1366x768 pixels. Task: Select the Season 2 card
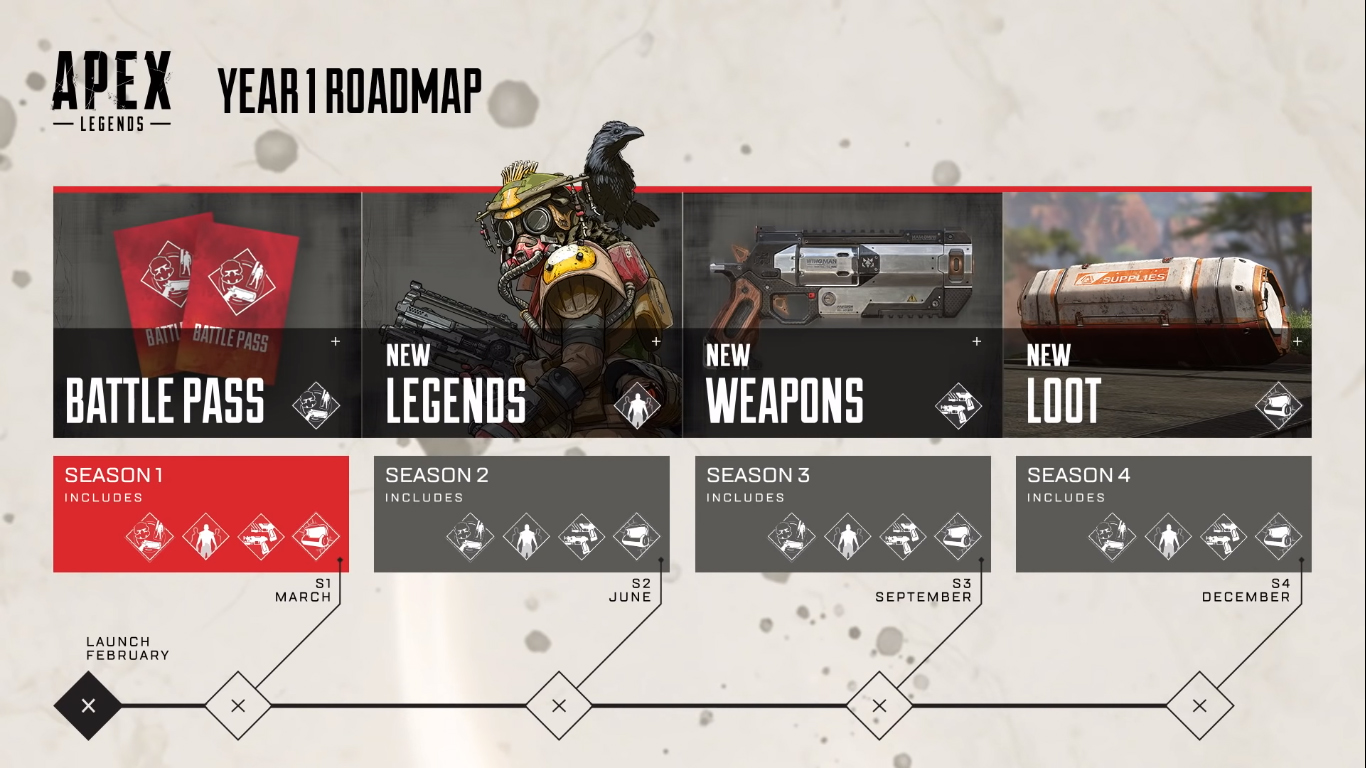(521, 514)
